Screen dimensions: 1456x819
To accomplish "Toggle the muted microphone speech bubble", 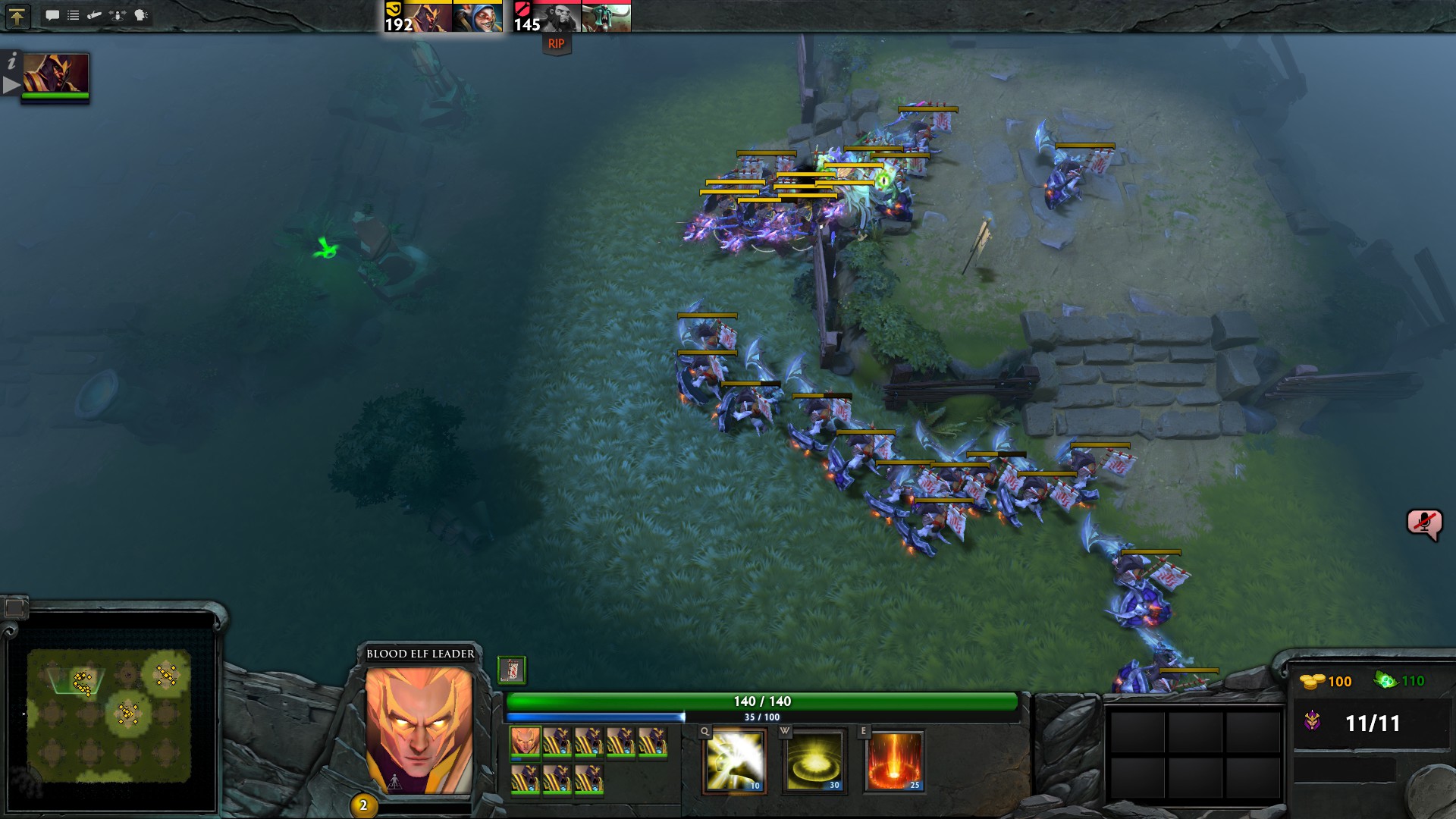I will pos(1423,523).
